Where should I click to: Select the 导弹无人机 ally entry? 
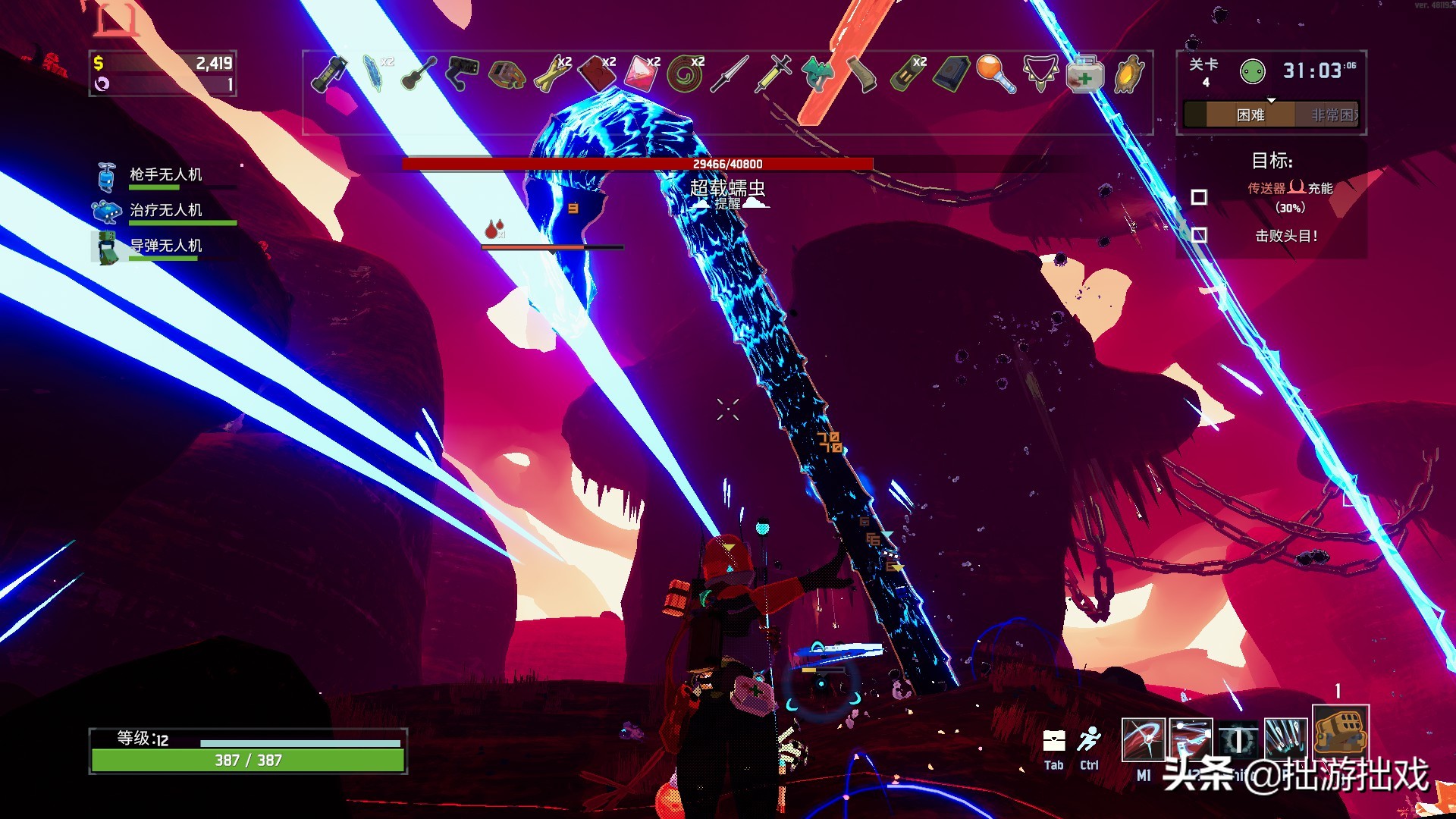pyautogui.click(x=165, y=246)
